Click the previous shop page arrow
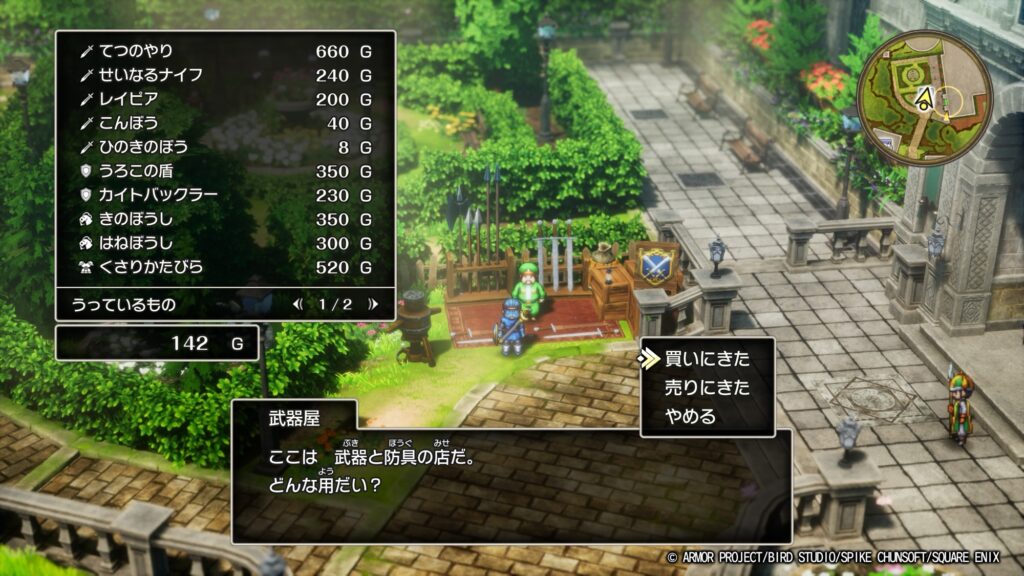This screenshot has width=1024, height=576. click(298, 304)
